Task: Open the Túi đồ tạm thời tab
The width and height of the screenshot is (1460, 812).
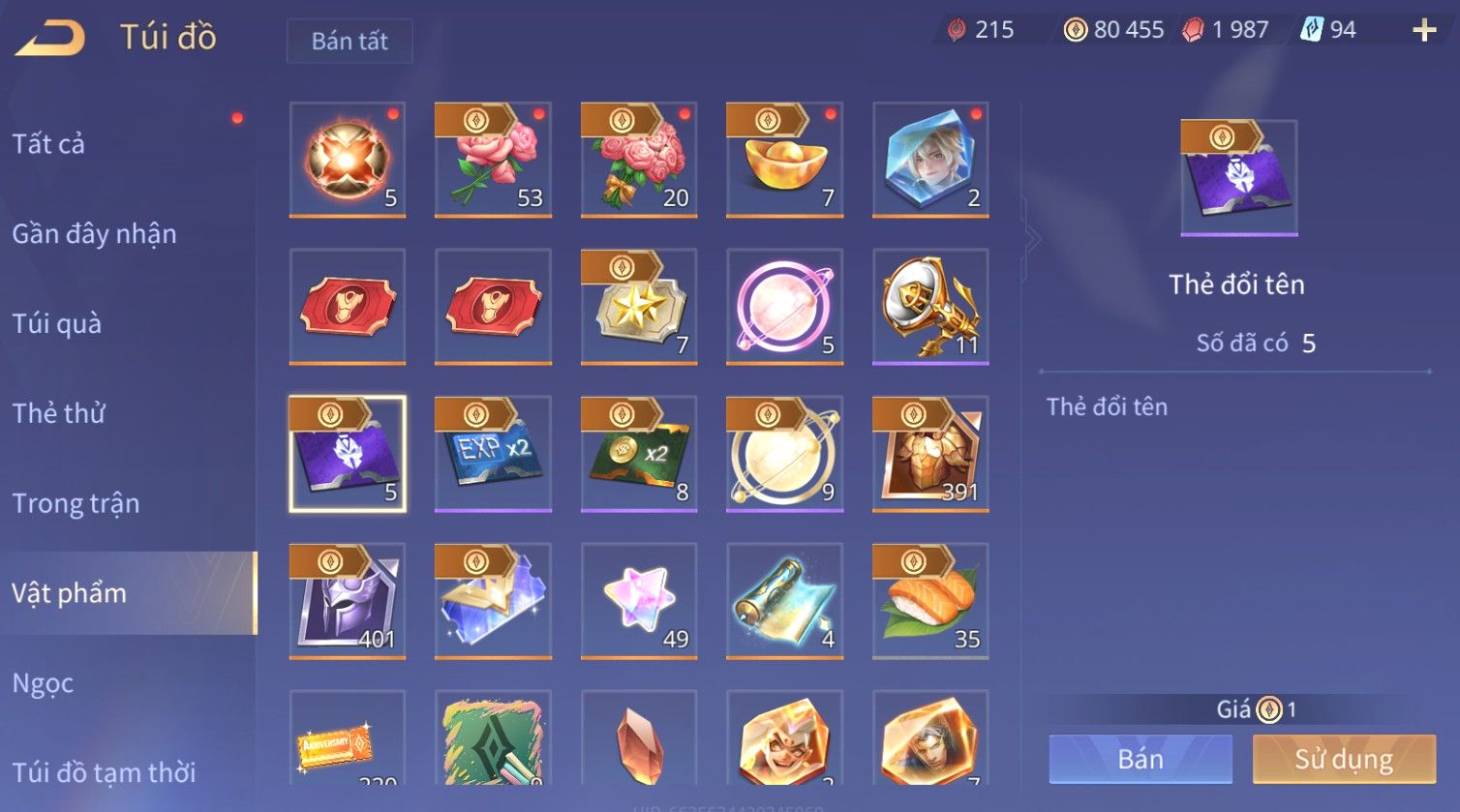Action: (x=104, y=772)
